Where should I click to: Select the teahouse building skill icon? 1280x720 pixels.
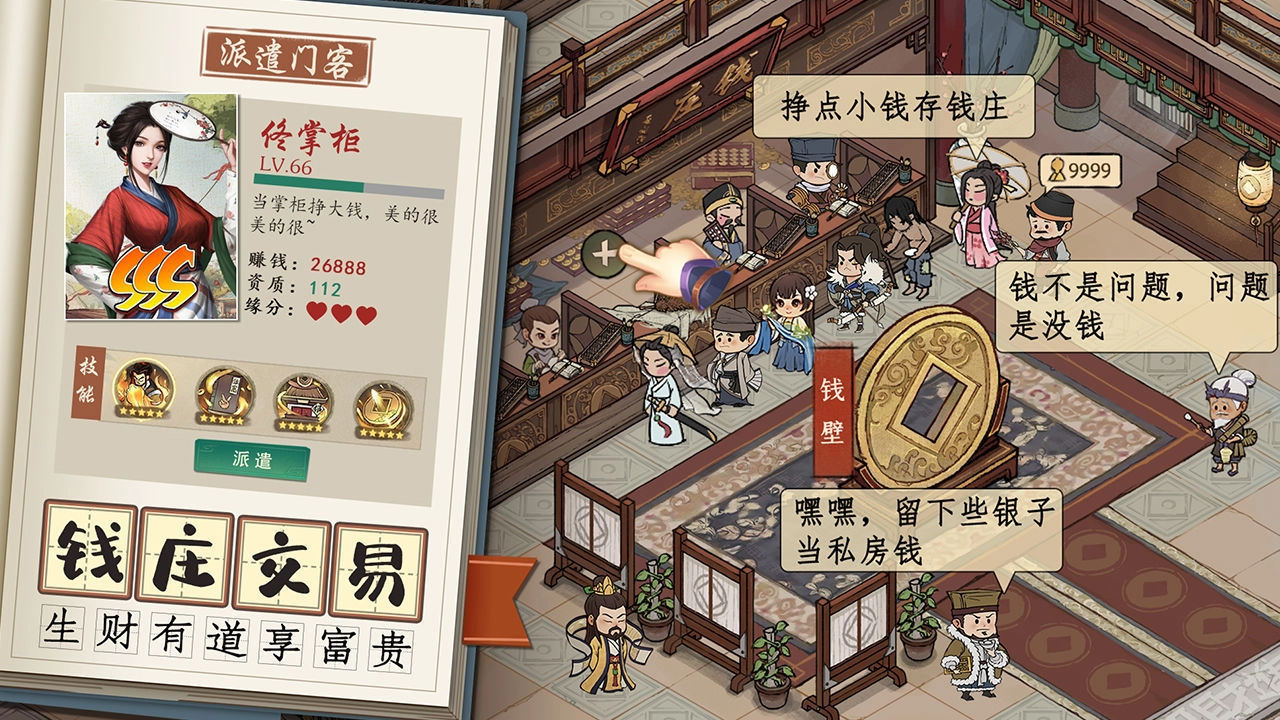[303, 400]
